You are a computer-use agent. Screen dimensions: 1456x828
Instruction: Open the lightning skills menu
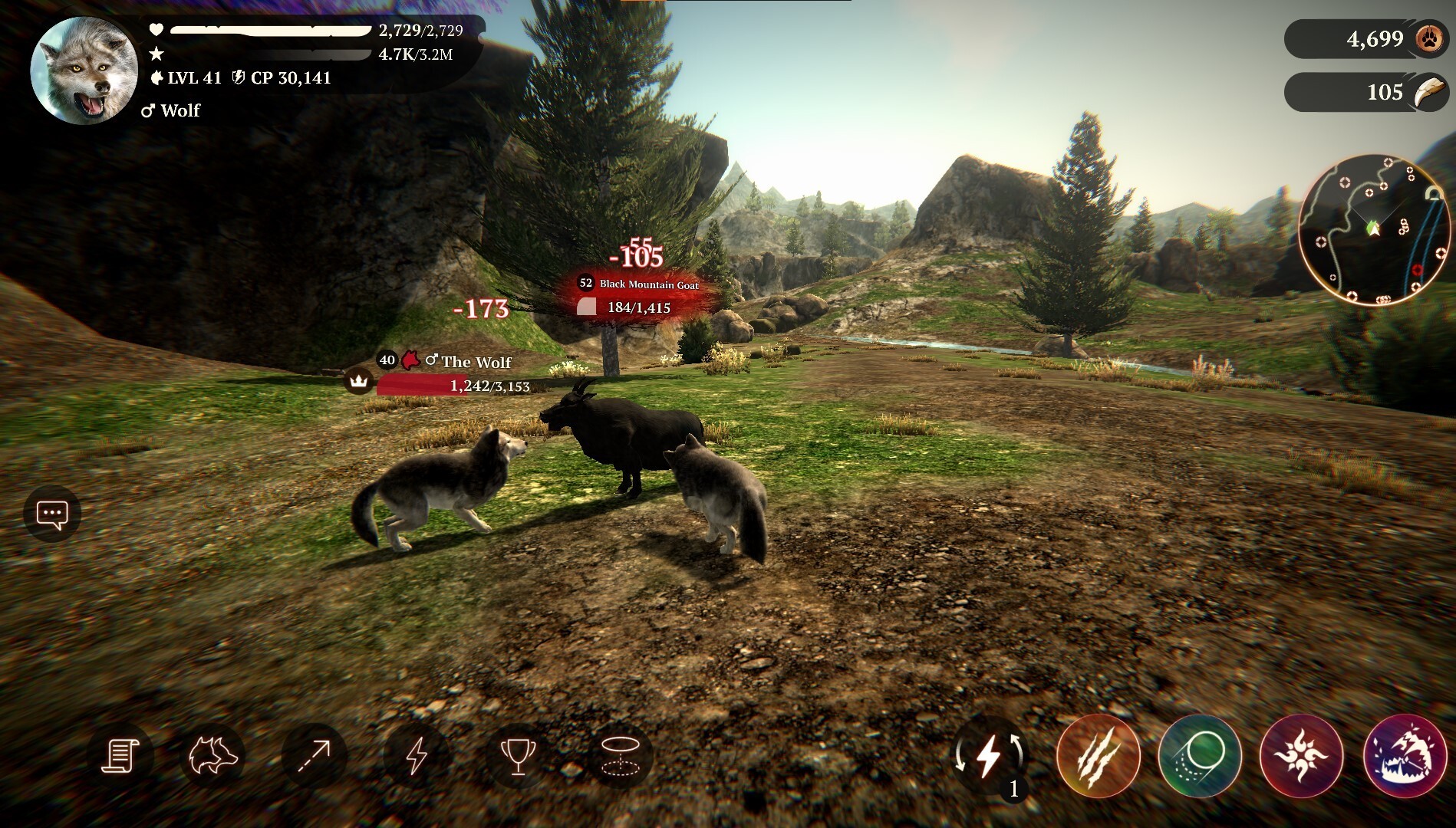tap(417, 755)
